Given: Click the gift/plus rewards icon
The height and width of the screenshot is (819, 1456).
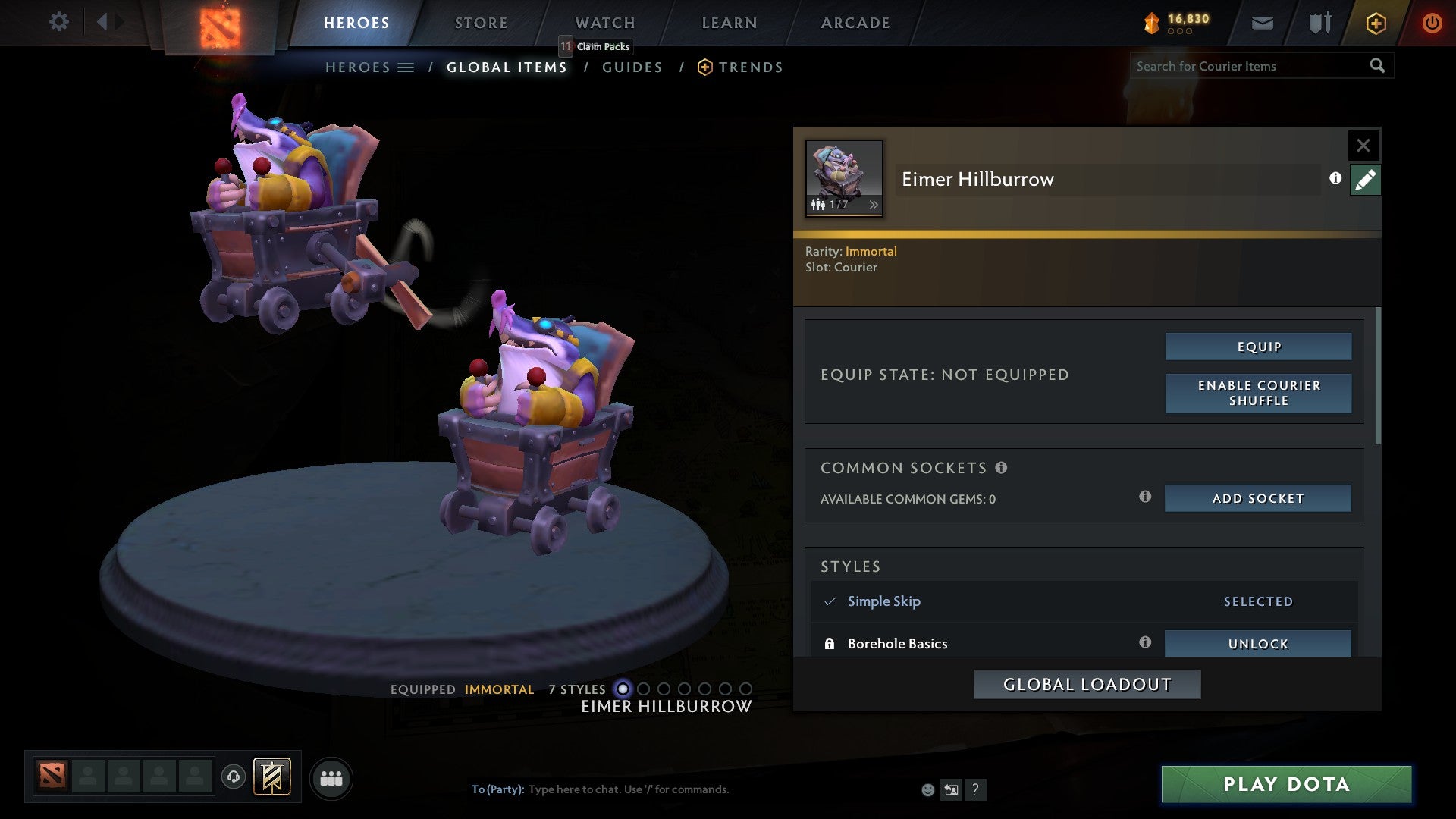Looking at the screenshot, I should tap(1375, 23).
